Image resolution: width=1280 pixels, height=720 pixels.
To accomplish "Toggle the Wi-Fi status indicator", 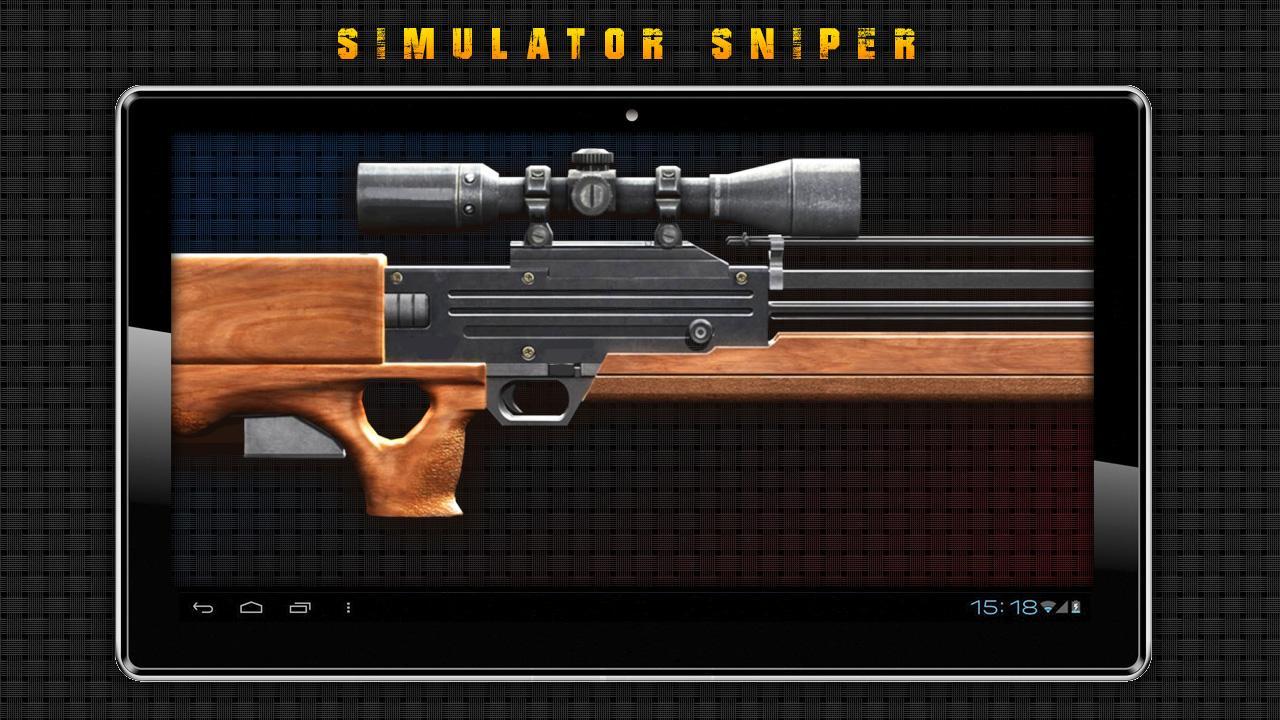I will click(x=1048, y=607).
